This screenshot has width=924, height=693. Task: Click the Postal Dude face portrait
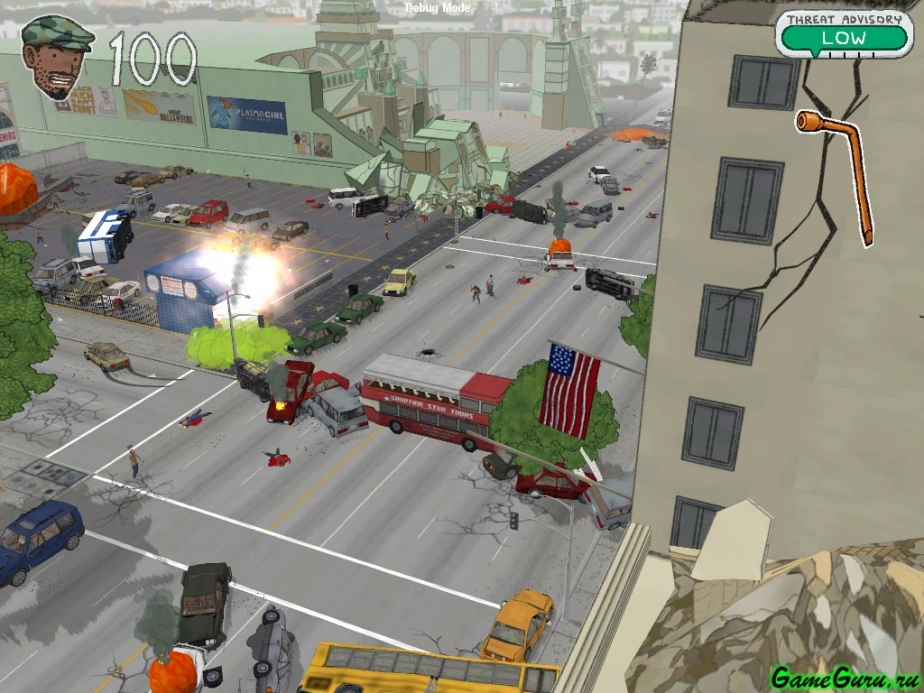57,57
